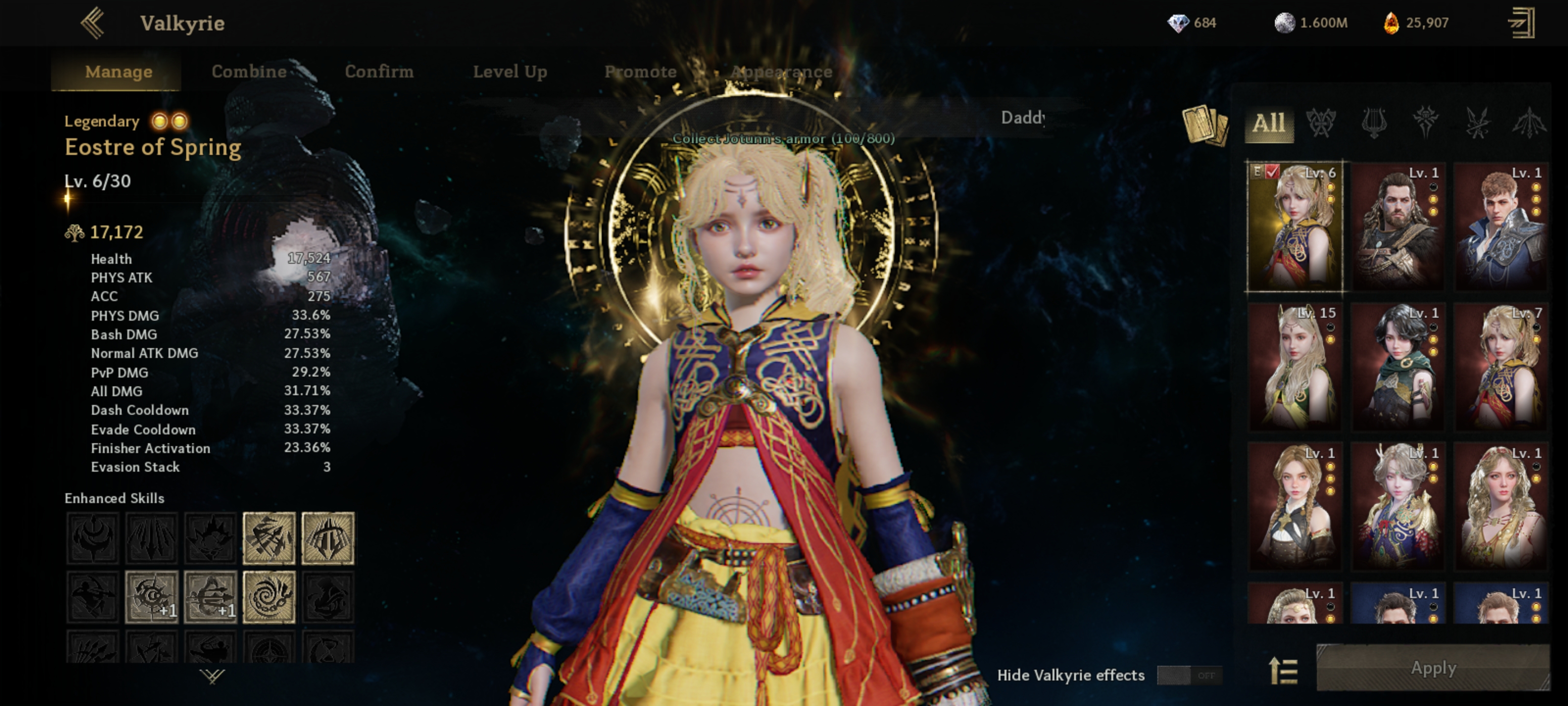
Task: Go back with the arrow button
Action: [93, 23]
